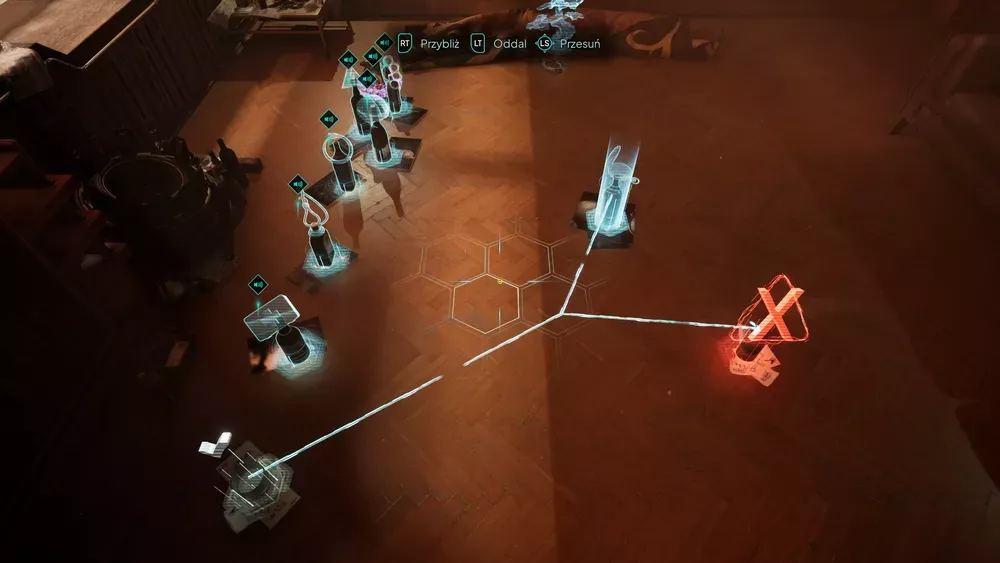1000x563 pixels.
Task: Play the audio icon above the rectangular panel
Action: coord(258,284)
